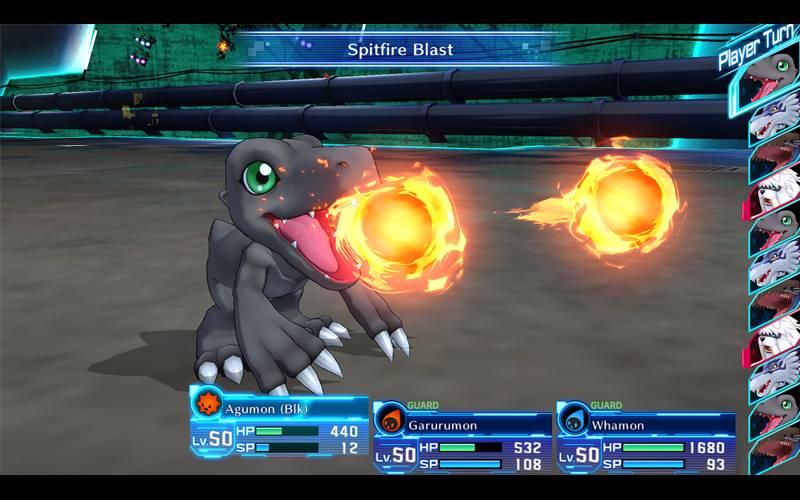Image resolution: width=800 pixels, height=500 pixels.
Task: Choose Garurumon's party status panel
Action: [x=461, y=437]
